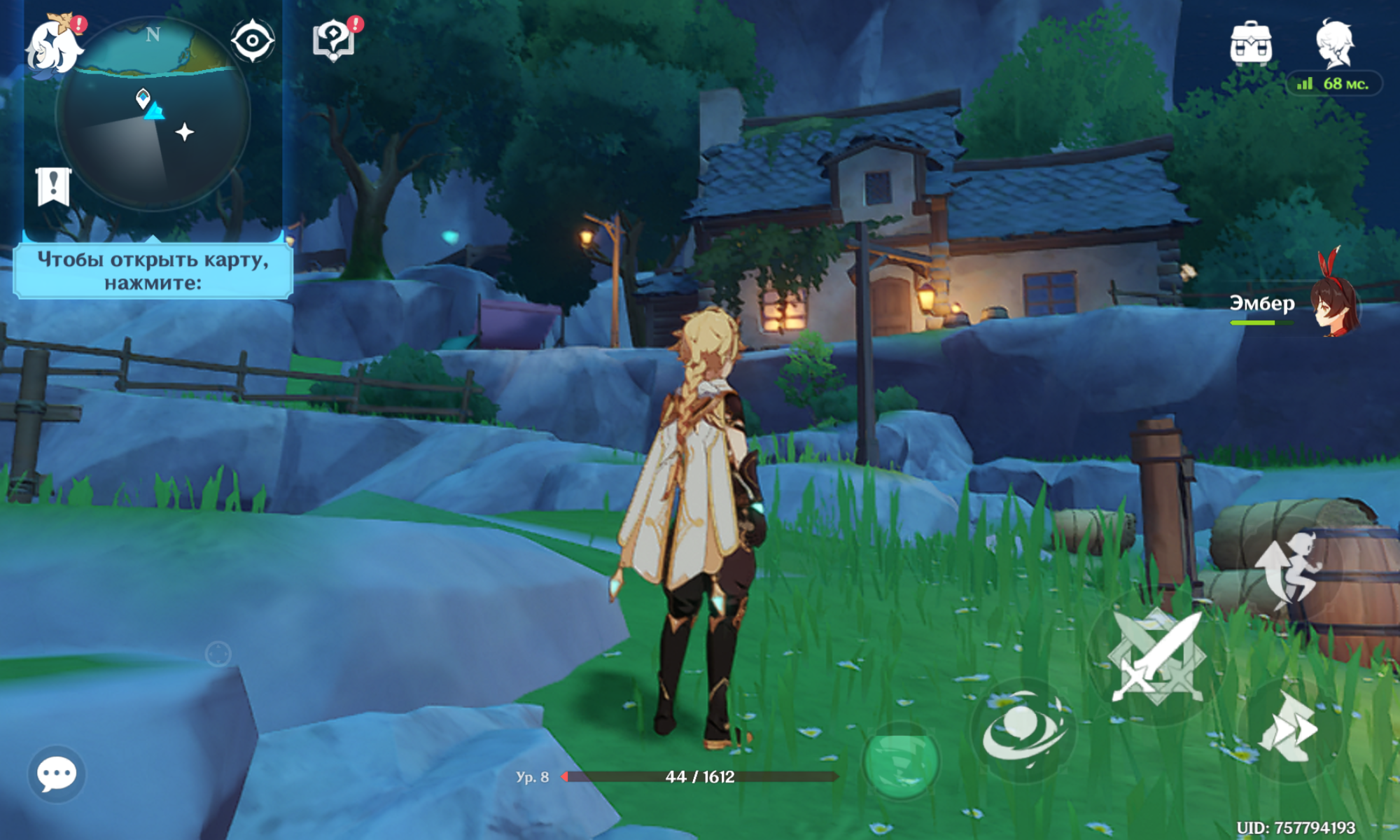Toggle elemental sight eye icon
The width and height of the screenshot is (1400, 840).
point(253,41)
